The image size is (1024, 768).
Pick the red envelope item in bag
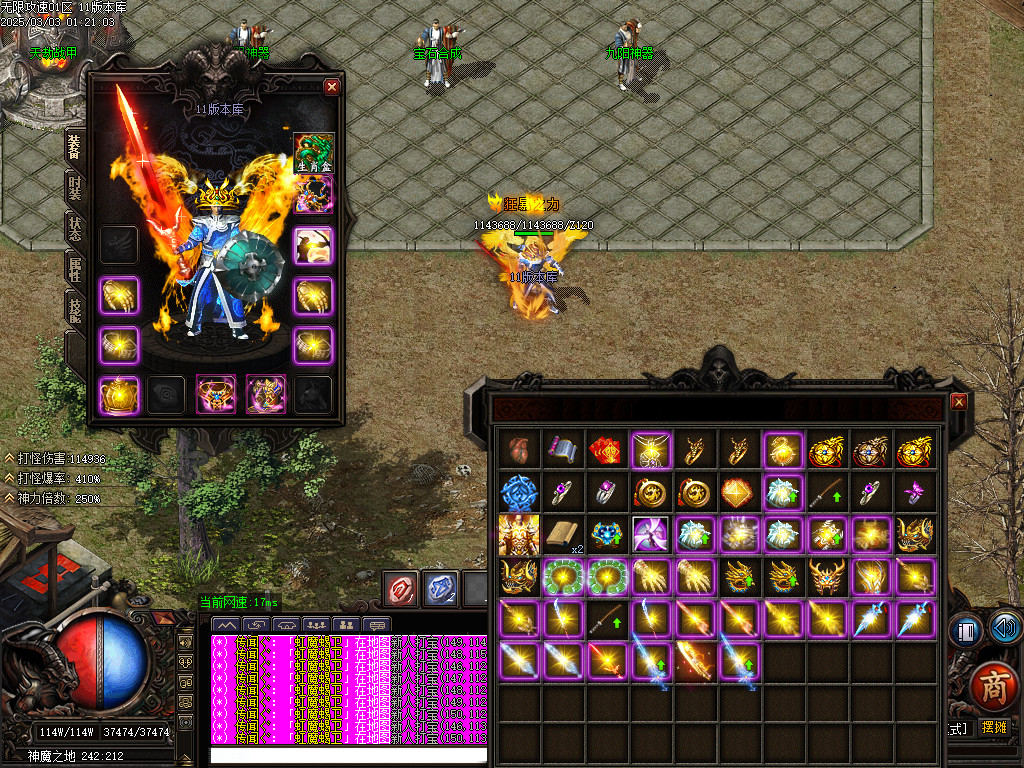pos(606,449)
